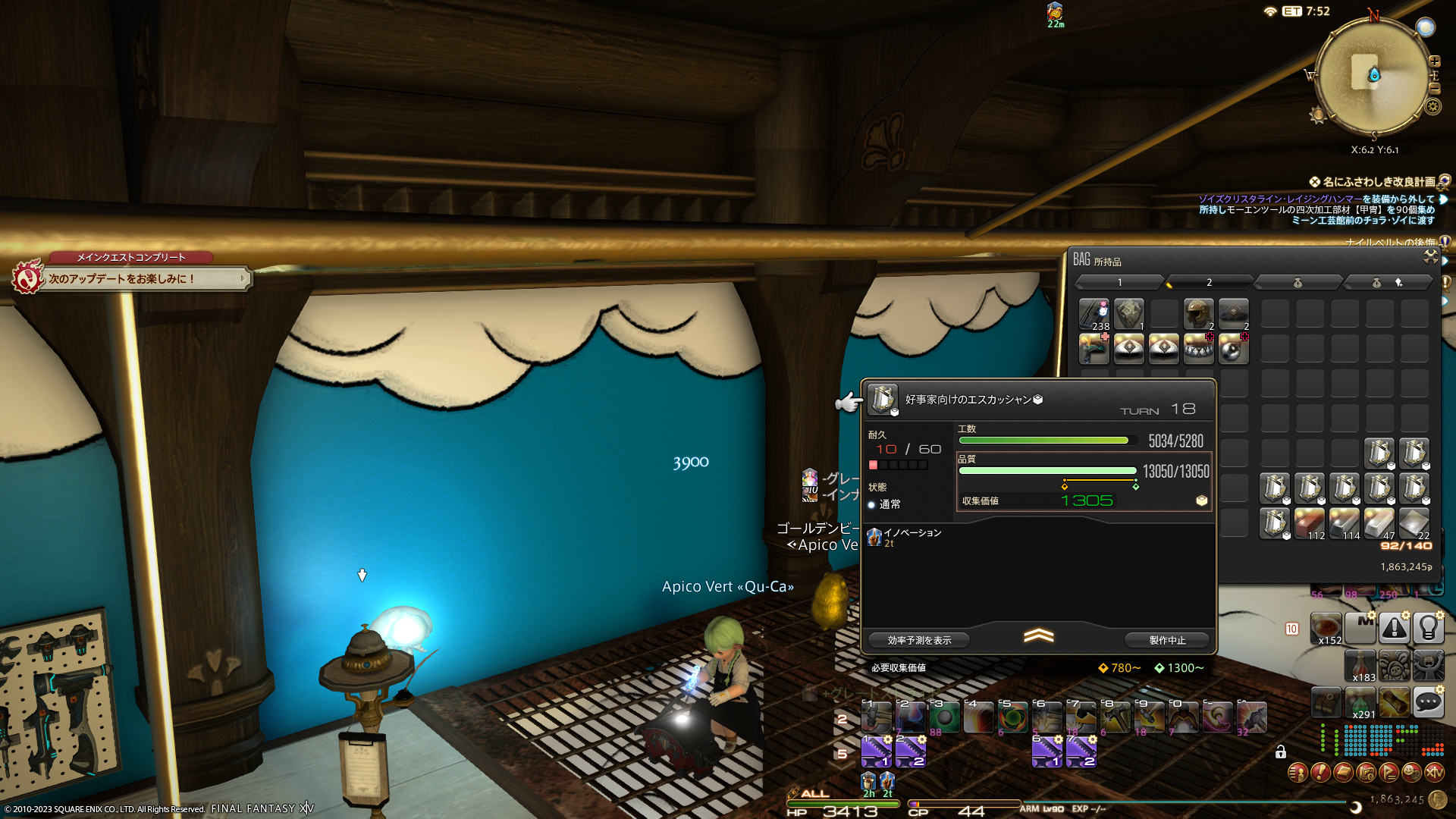Click the circular minimap
This screenshot has width=1456, height=819.
pyautogui.click(x=1372, y=76)
